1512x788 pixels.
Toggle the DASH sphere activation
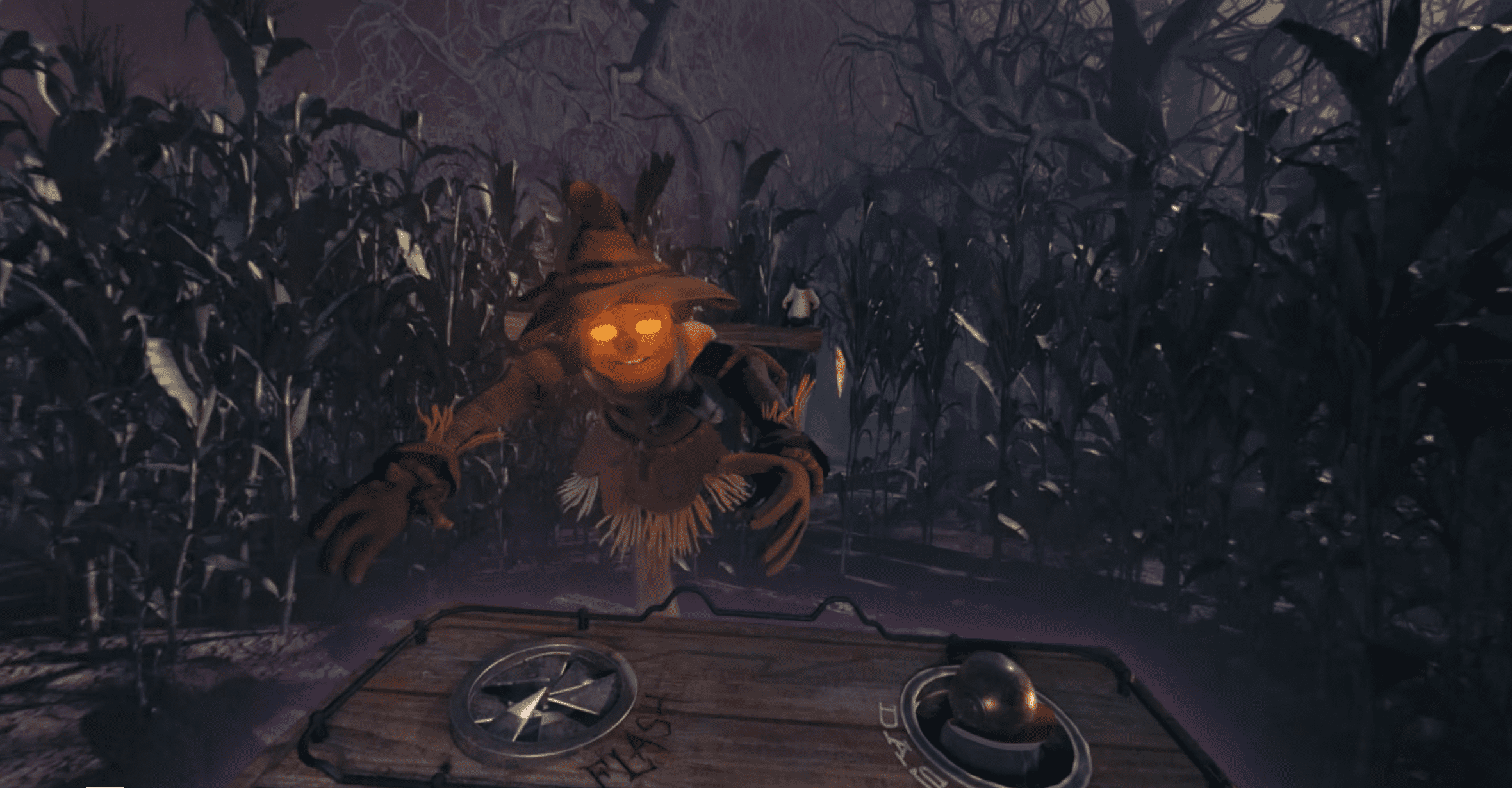[x=996, y=702]
